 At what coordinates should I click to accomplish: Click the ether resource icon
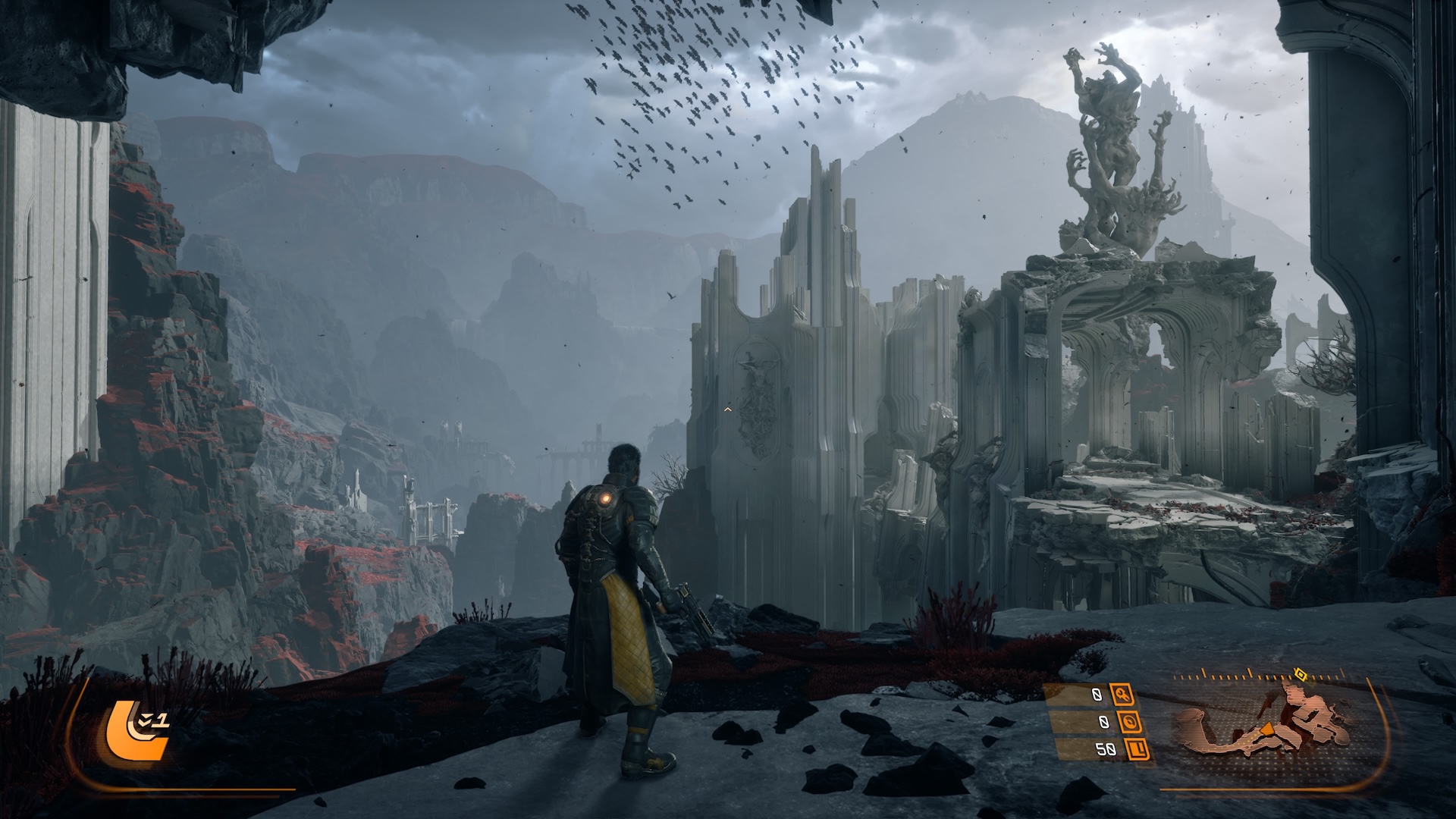[x=1128, y=721]
